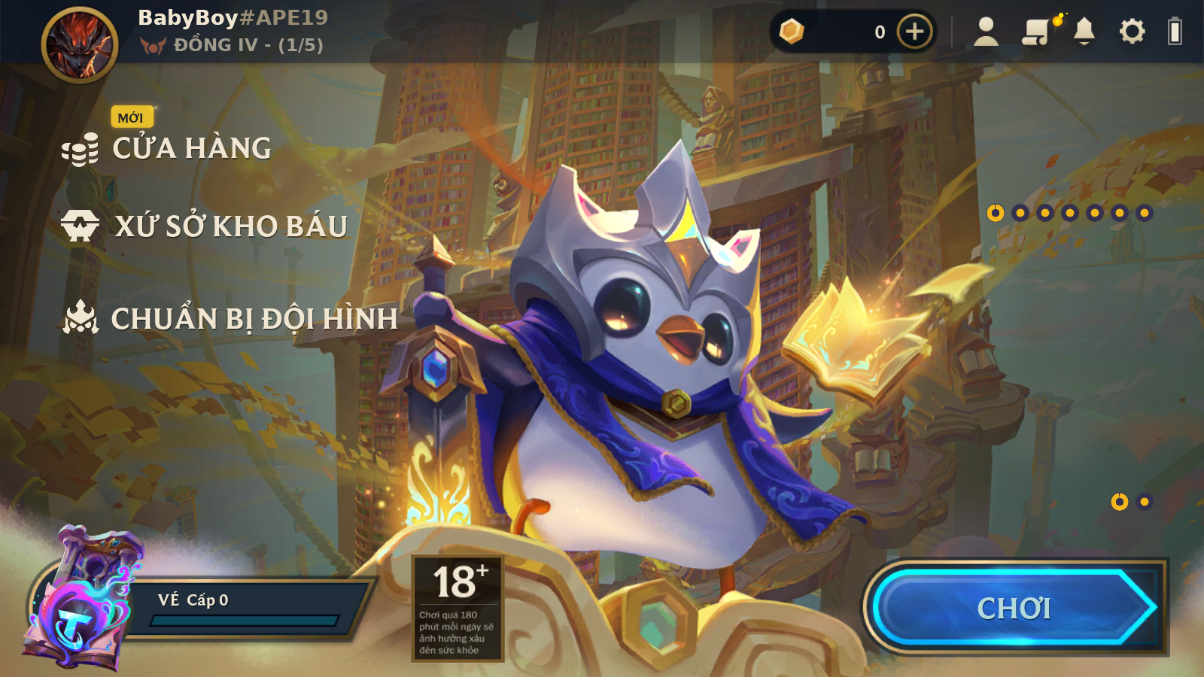Open the XỨ SỞ KHO BÁU menu
This screenshot has width=1204, height=677.
(230, 226)
